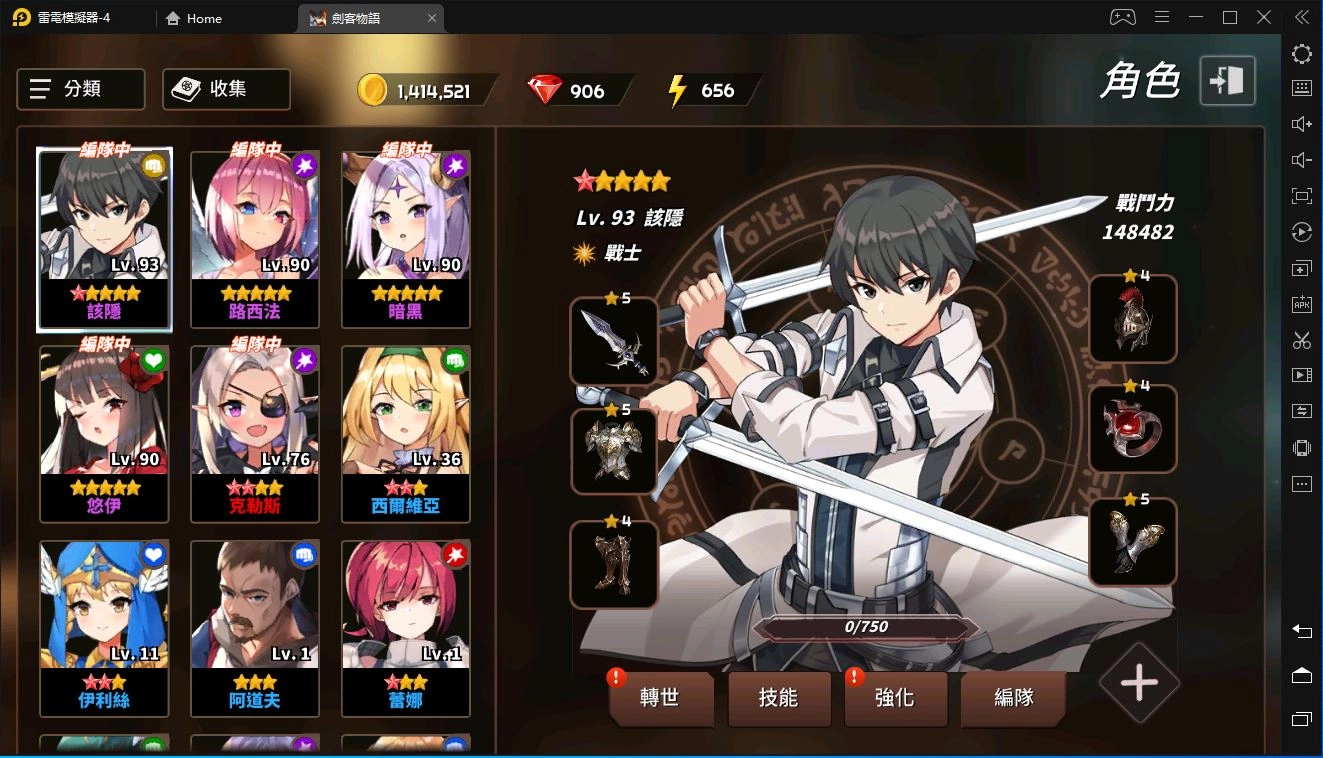Inspect the red ring equipment icon
This screenshot has width=1323, height=758.
tap(1133, 430)
